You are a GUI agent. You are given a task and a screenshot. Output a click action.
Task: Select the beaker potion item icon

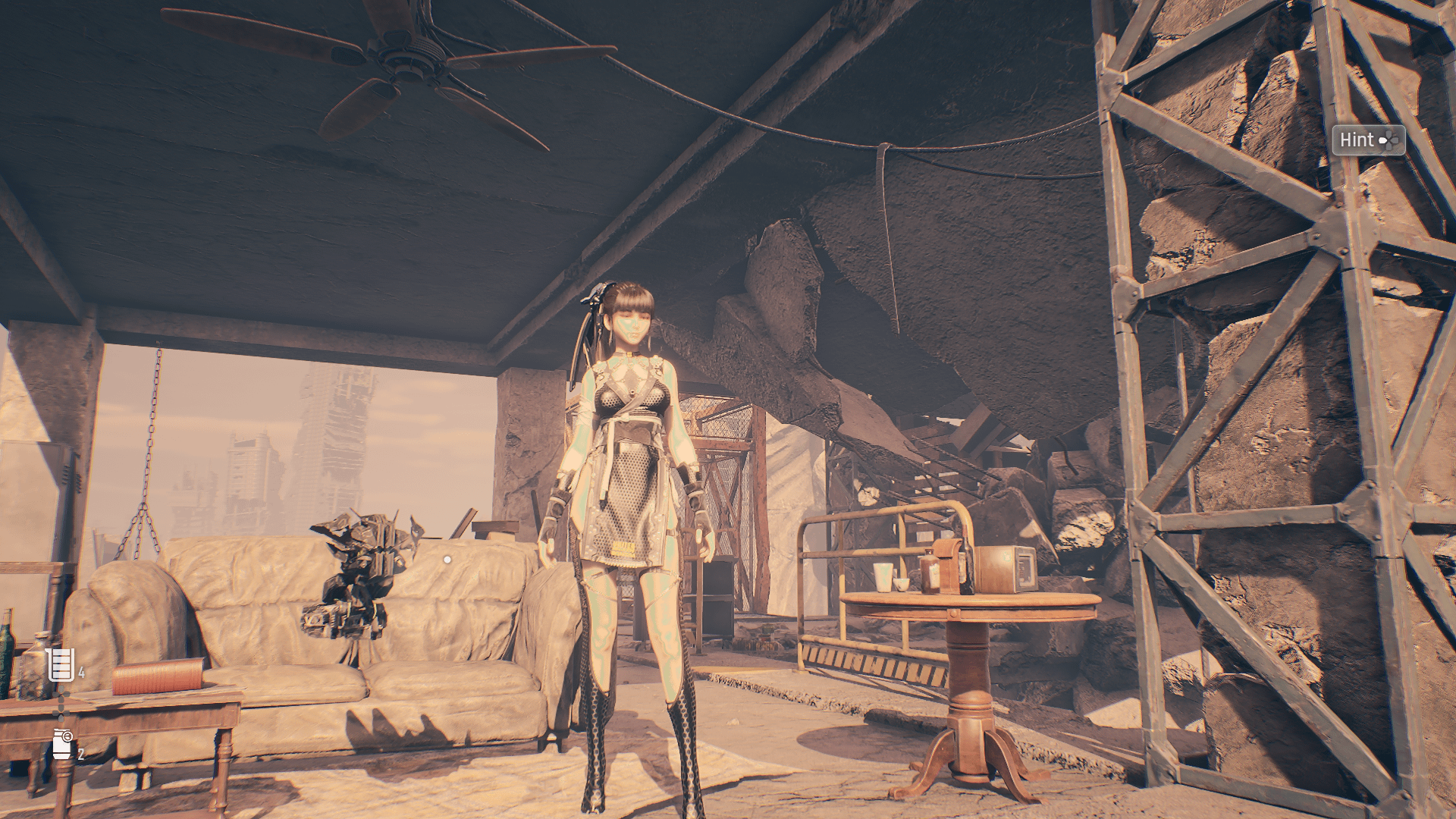(x=61, y=665)
